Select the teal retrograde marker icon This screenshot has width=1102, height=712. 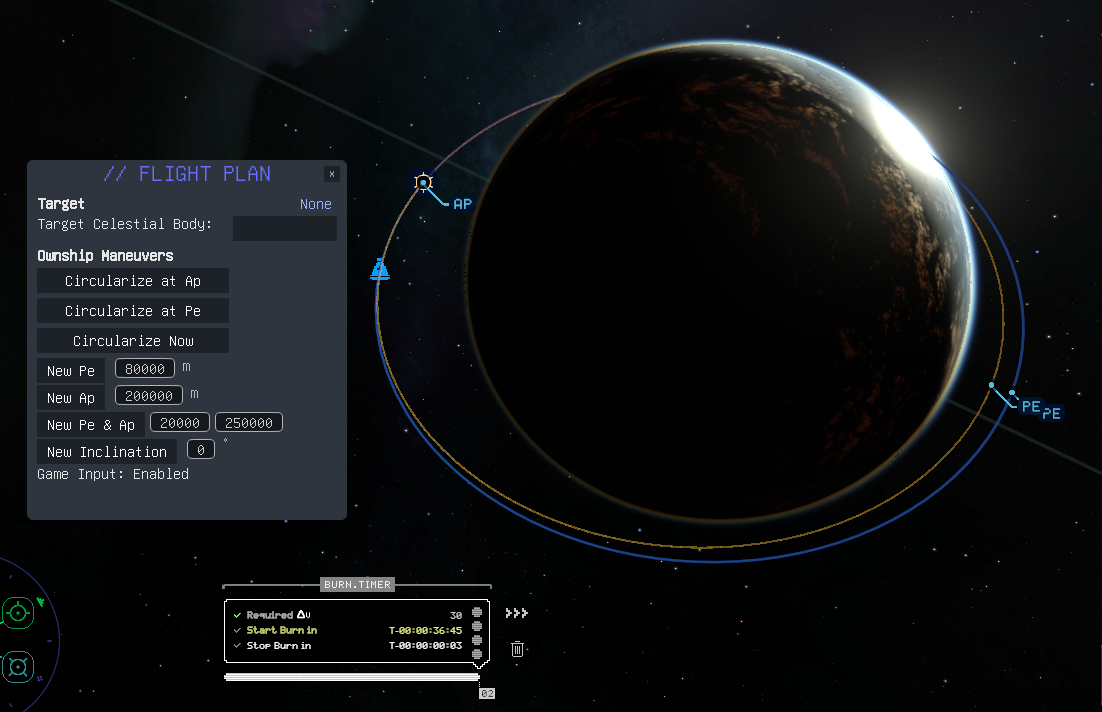coord(18,666)
